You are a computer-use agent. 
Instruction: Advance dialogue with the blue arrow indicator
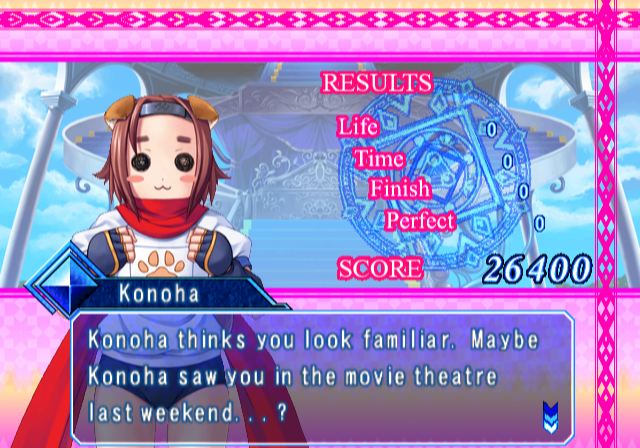(549, 413)
